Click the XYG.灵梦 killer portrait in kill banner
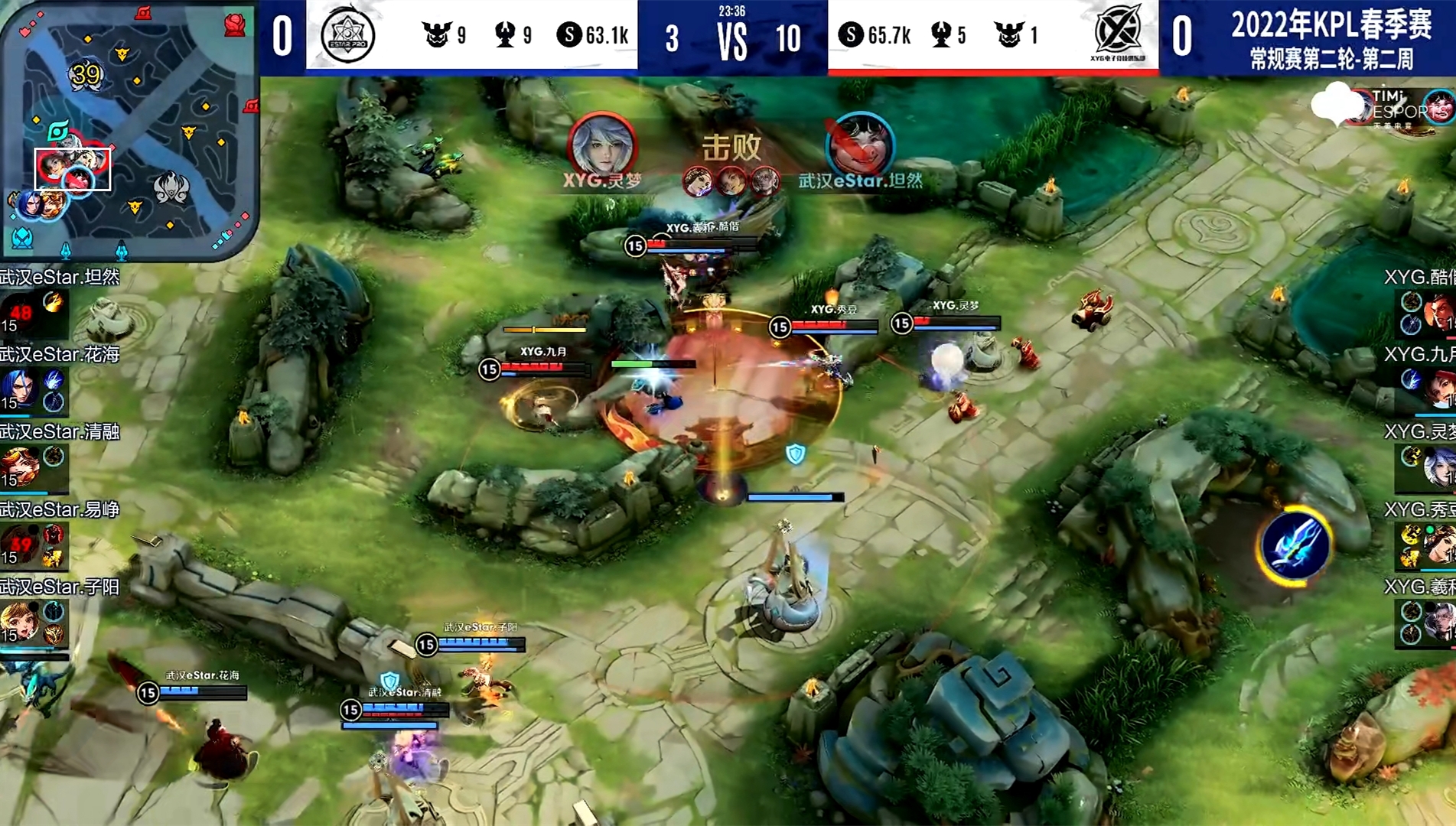Viewport: 1456px width, 826px height. 601,145
